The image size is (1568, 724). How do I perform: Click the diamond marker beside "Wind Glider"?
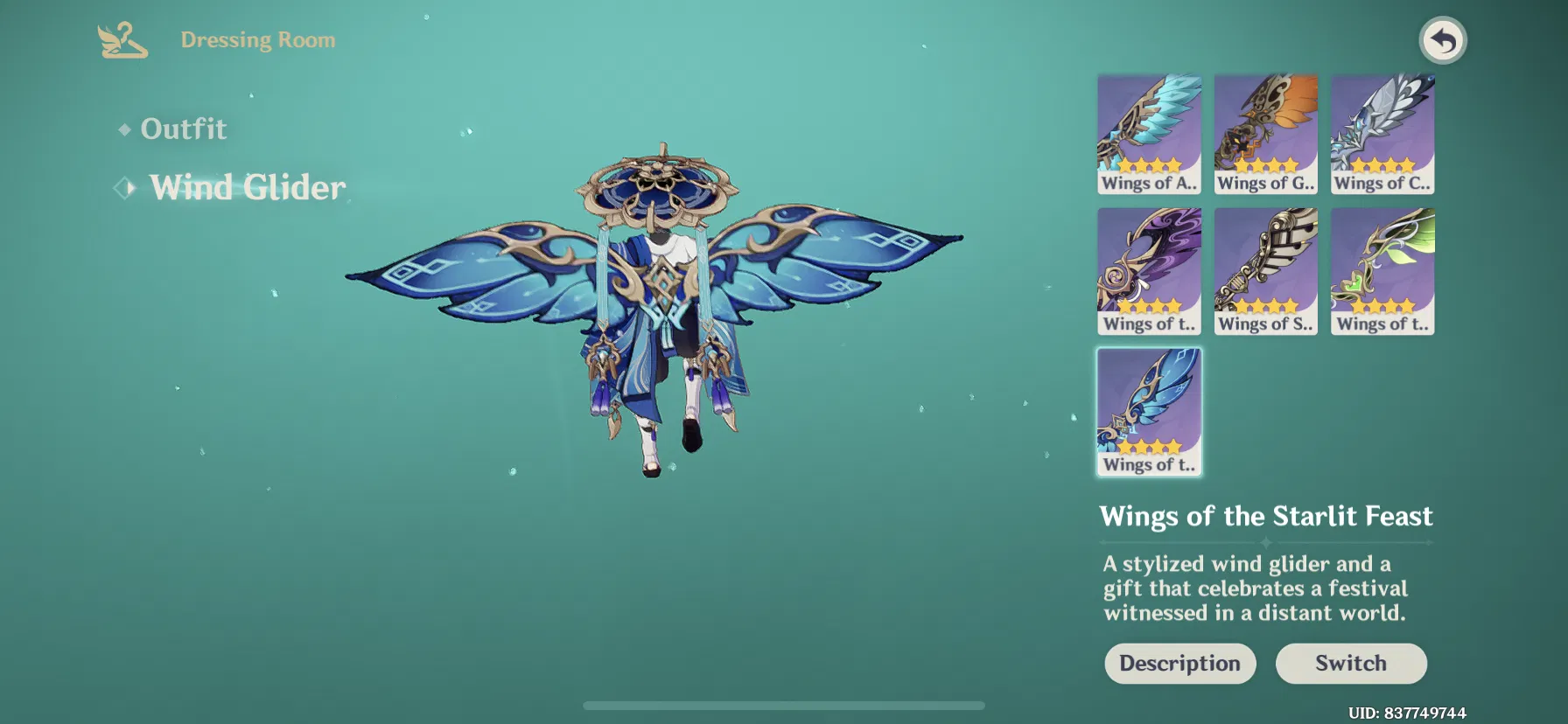click(125, 186)
